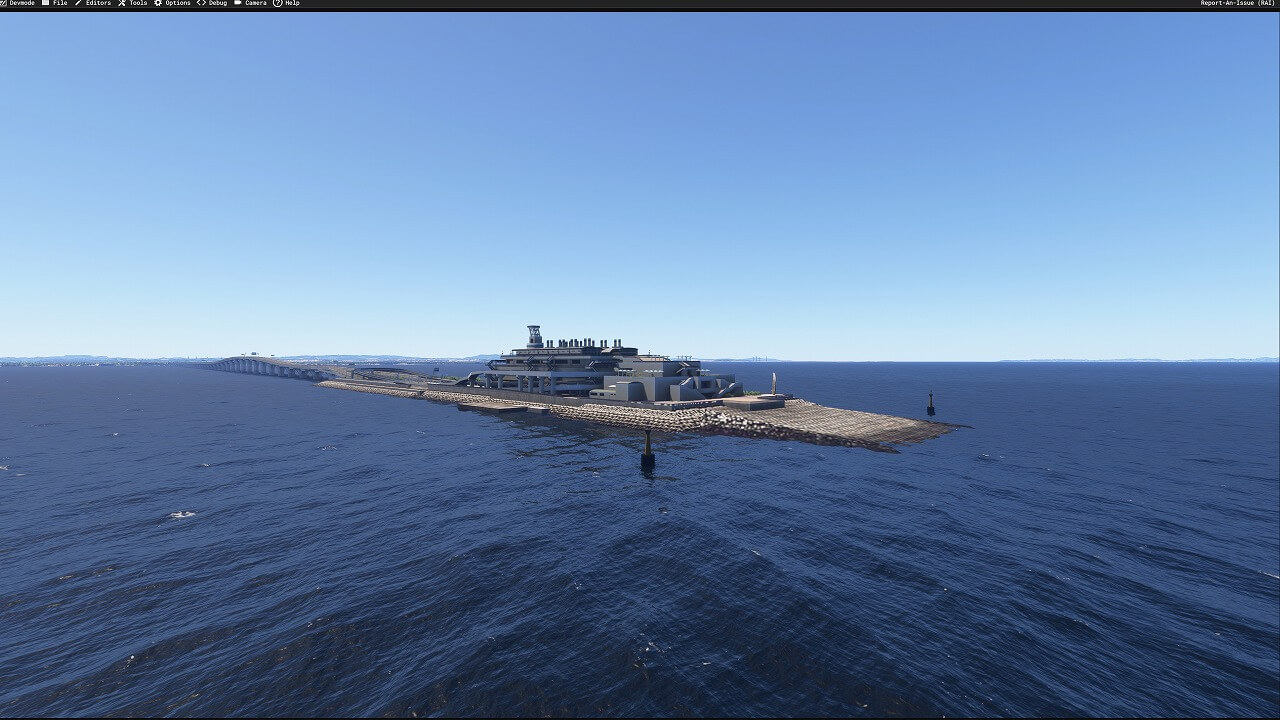
Task: Open the Options menu
Action: (x=174, y=4)
